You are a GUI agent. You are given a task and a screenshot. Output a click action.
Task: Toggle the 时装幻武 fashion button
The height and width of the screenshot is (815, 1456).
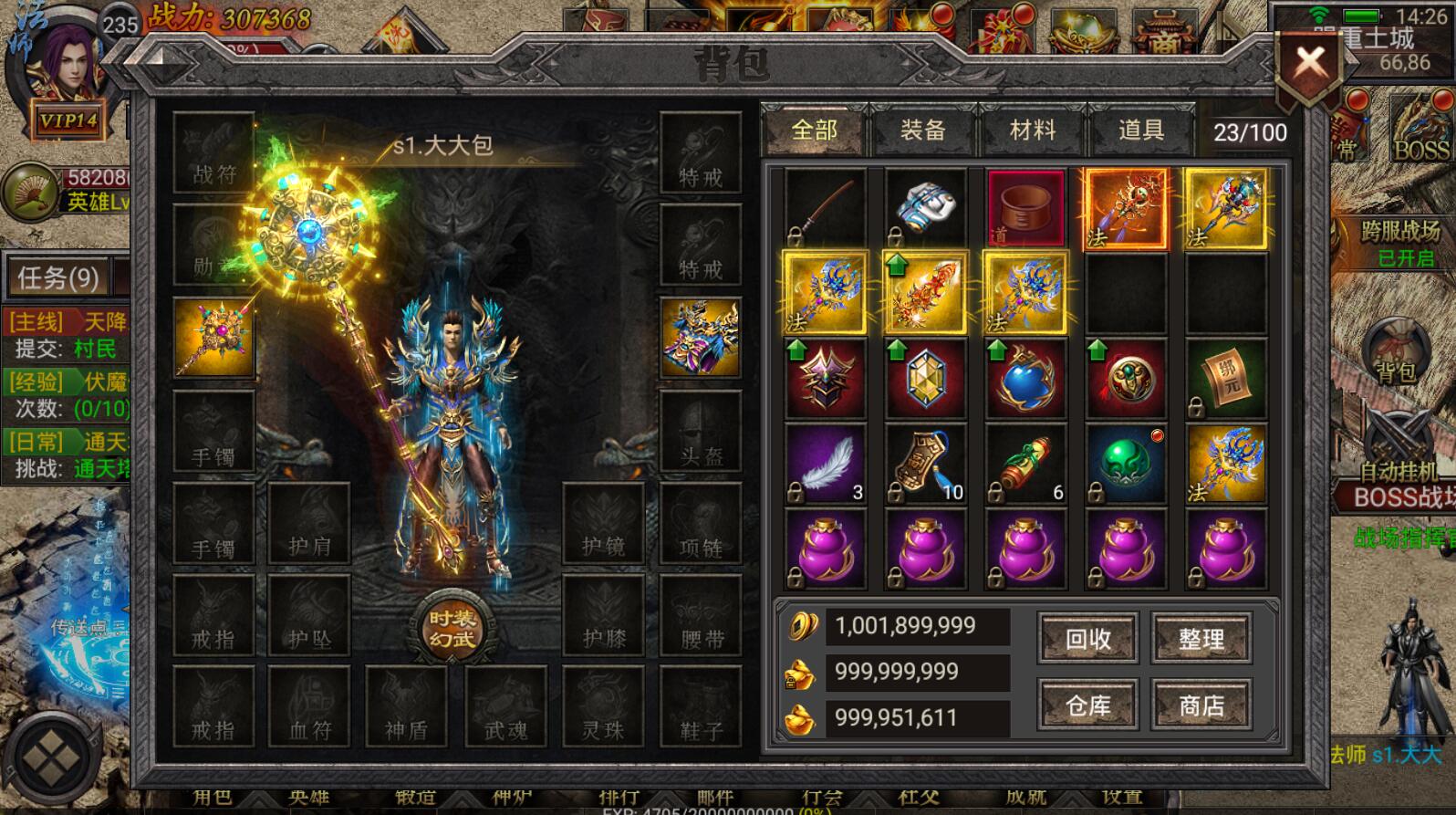(x=452, y=629)
